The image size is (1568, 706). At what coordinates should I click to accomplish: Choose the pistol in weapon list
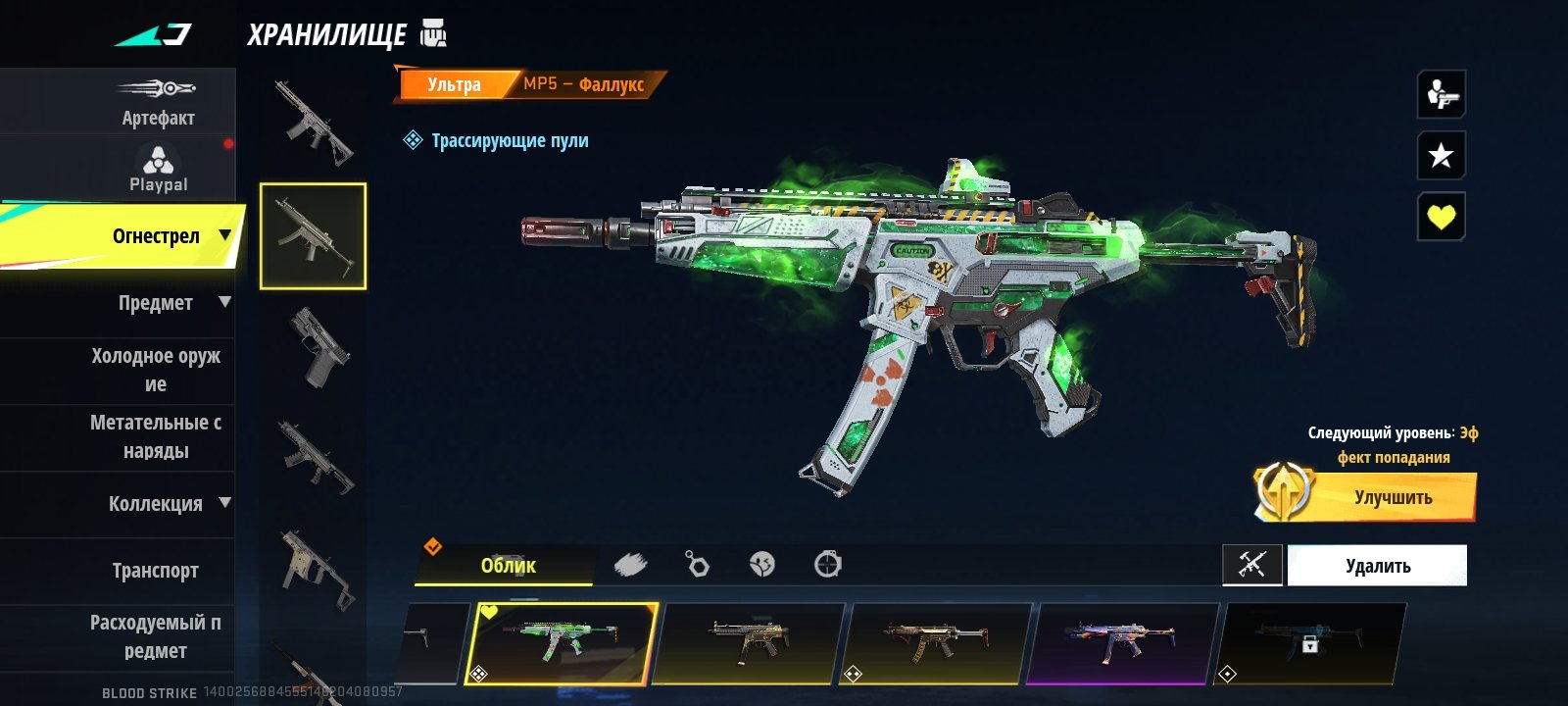[314, 348]
